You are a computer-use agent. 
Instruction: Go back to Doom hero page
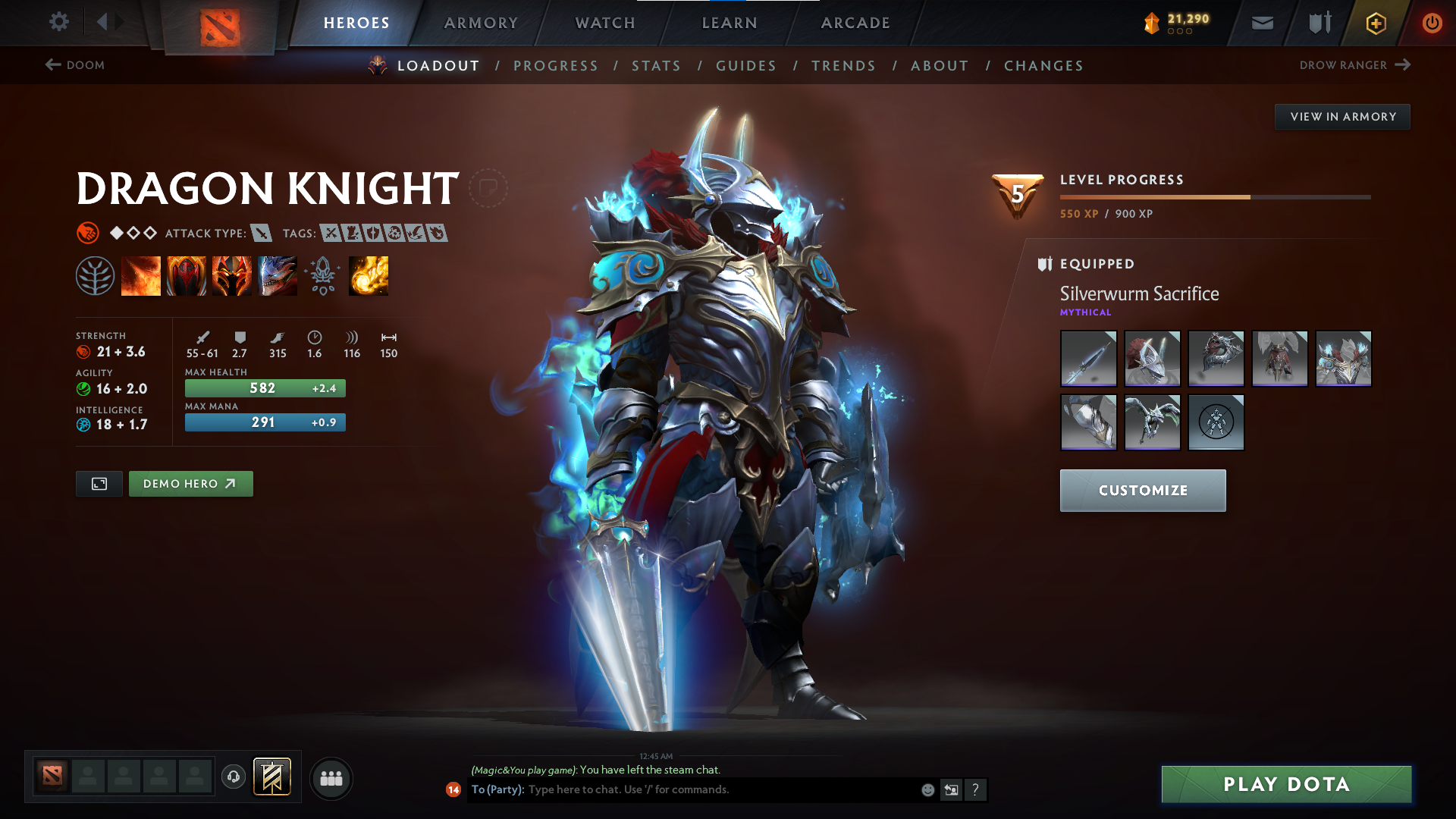tap(74, 65)
